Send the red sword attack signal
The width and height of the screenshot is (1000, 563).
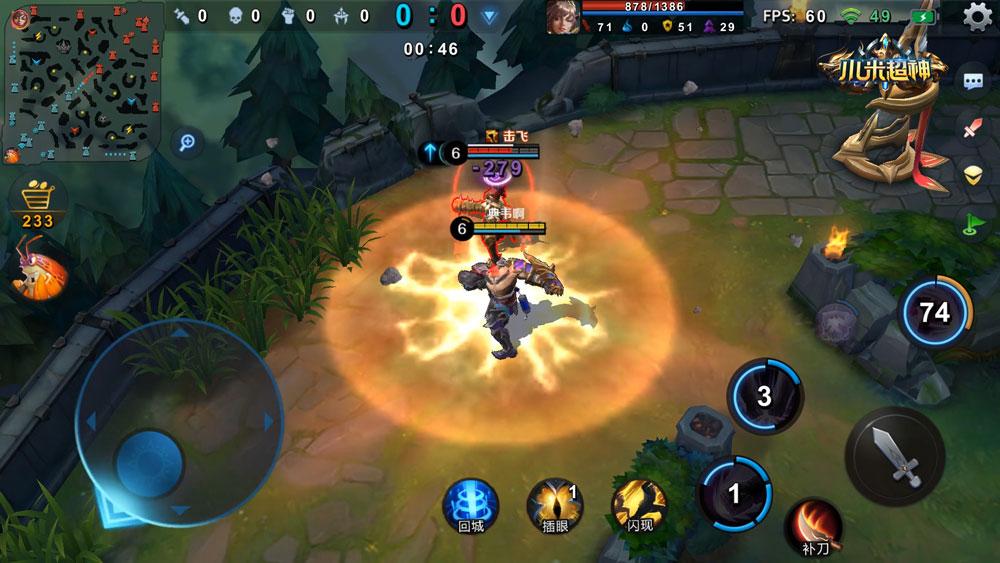pyautogui.click(x=973, y=128)
